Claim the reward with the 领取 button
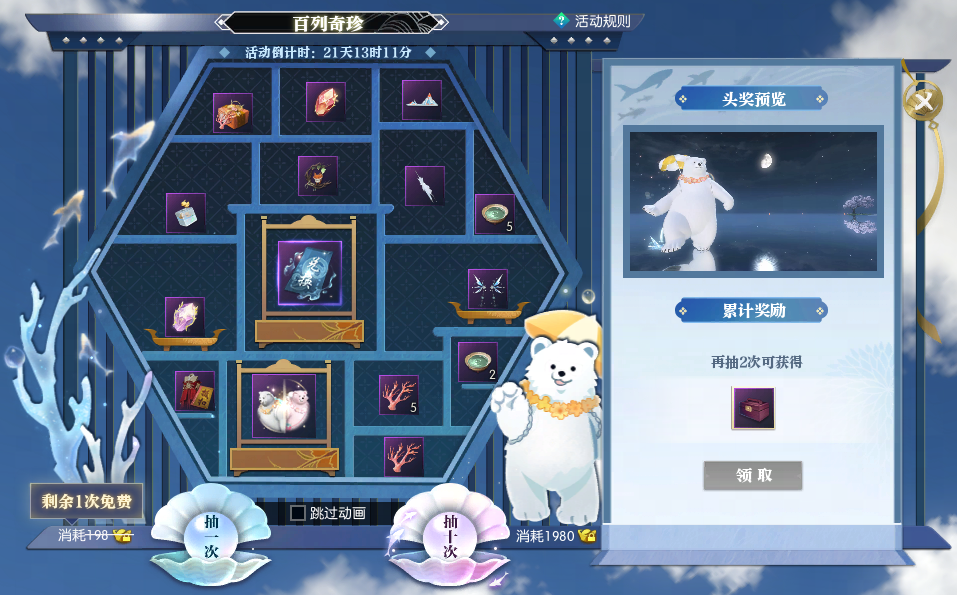Viewport: 957px width, 595px height. click(752, 475)
